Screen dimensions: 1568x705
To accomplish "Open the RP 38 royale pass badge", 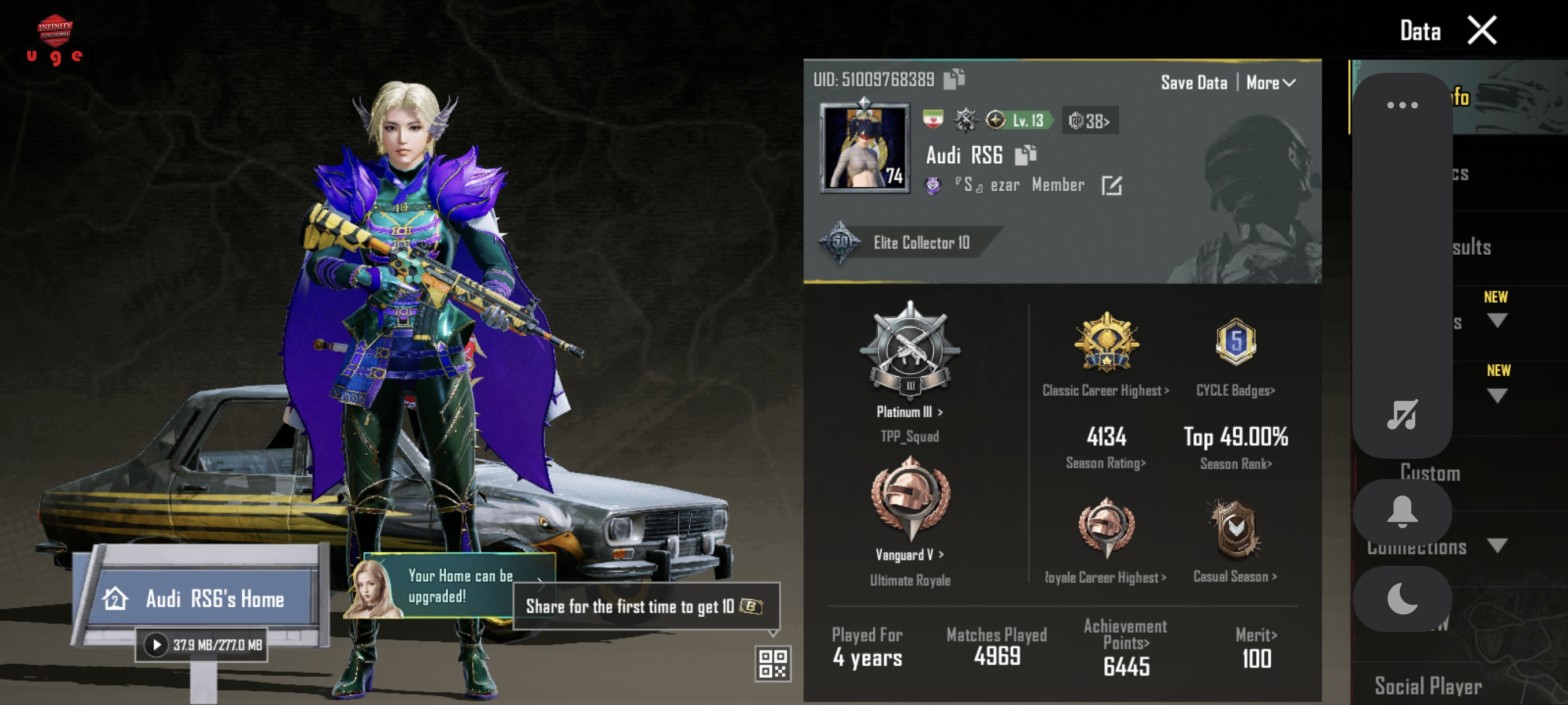I will pos(1090,121).
